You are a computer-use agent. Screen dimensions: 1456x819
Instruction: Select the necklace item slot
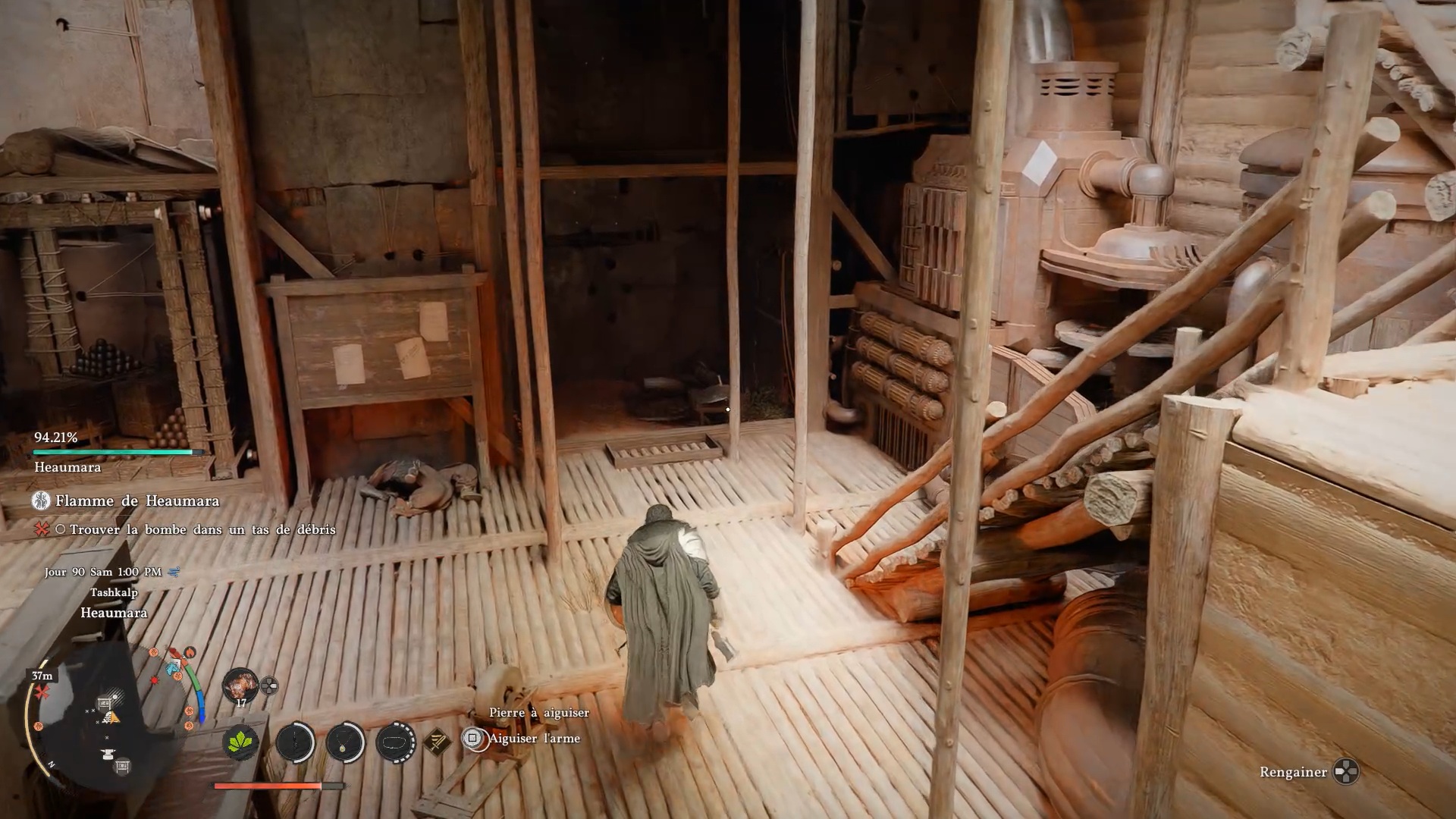click(x=345, y=741)
